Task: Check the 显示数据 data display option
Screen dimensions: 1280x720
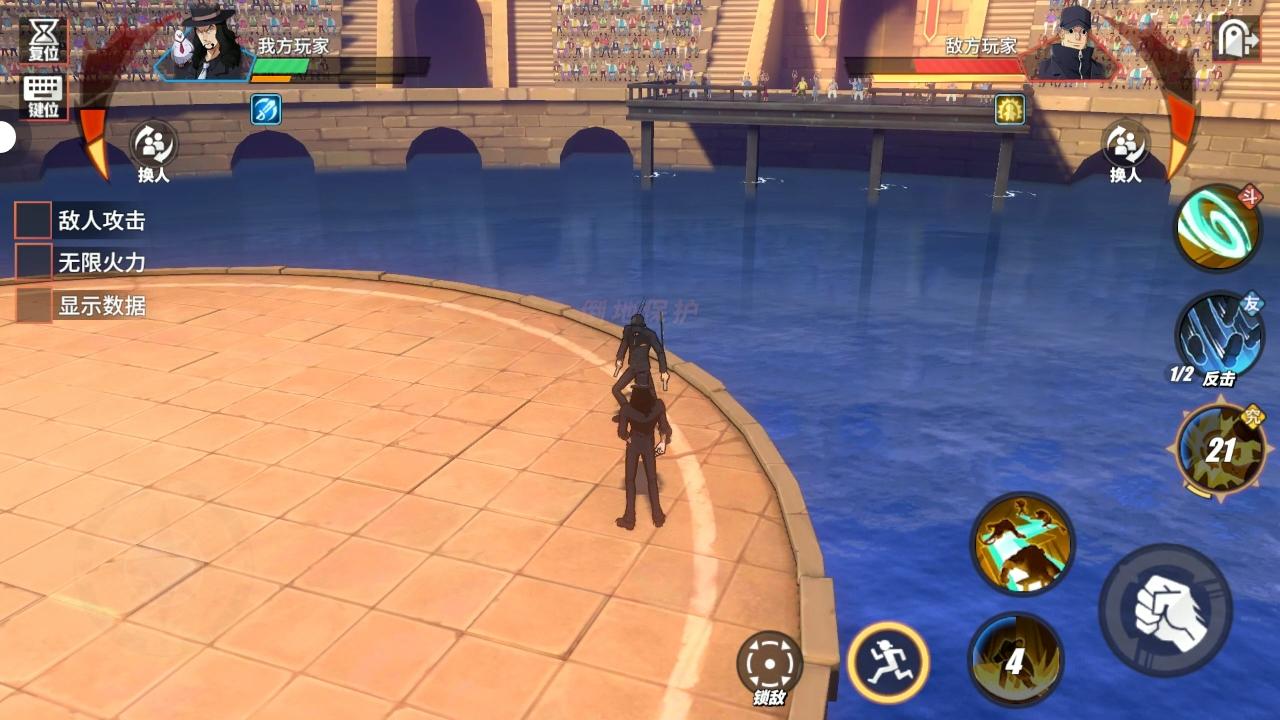Action: tap(32, 307)
